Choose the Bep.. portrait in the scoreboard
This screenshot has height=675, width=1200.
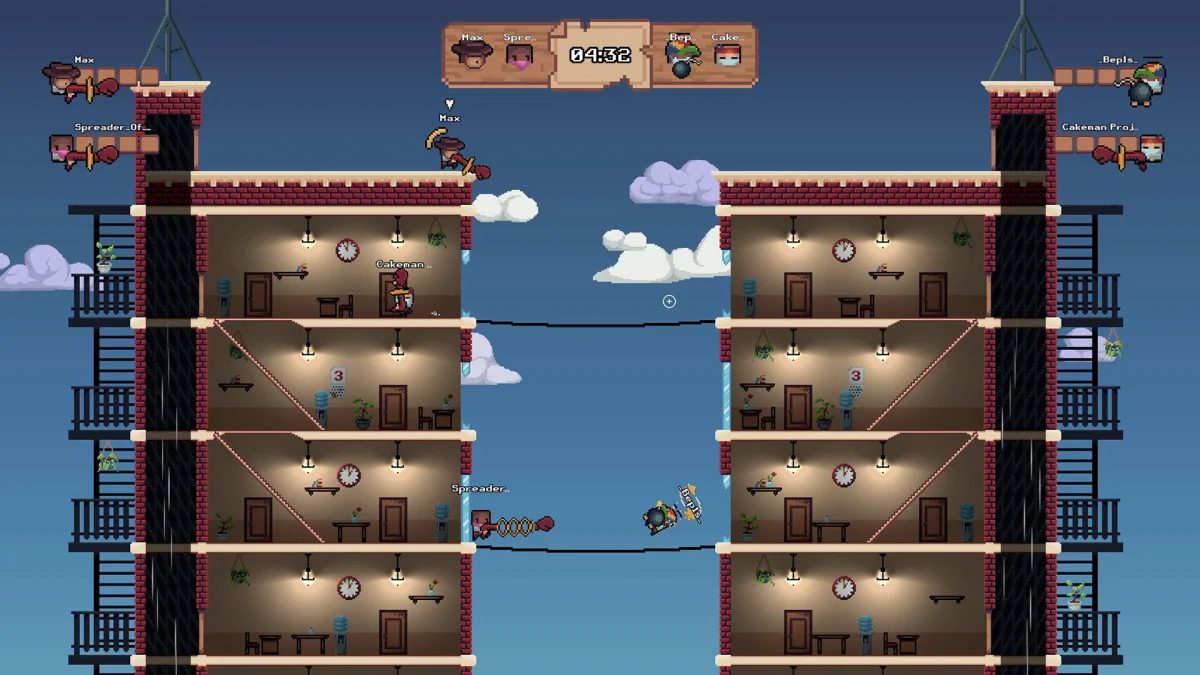682,55
